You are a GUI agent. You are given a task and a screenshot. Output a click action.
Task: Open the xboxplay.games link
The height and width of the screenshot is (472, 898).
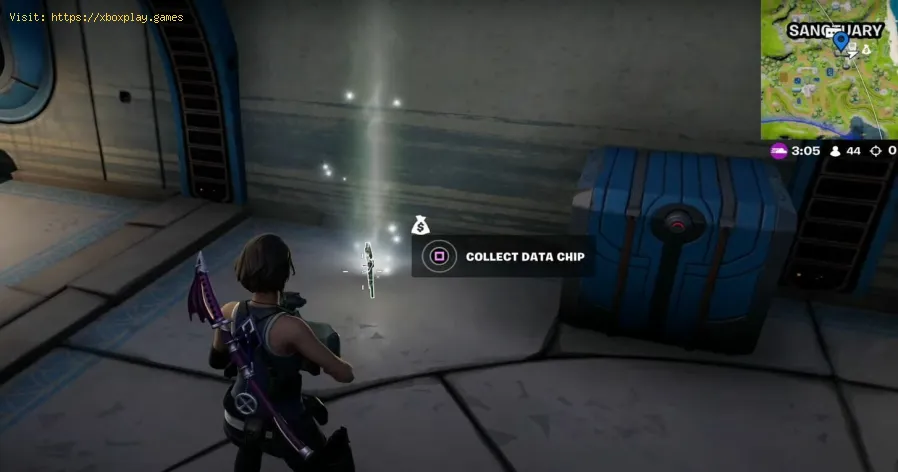[x=115, y=17]
